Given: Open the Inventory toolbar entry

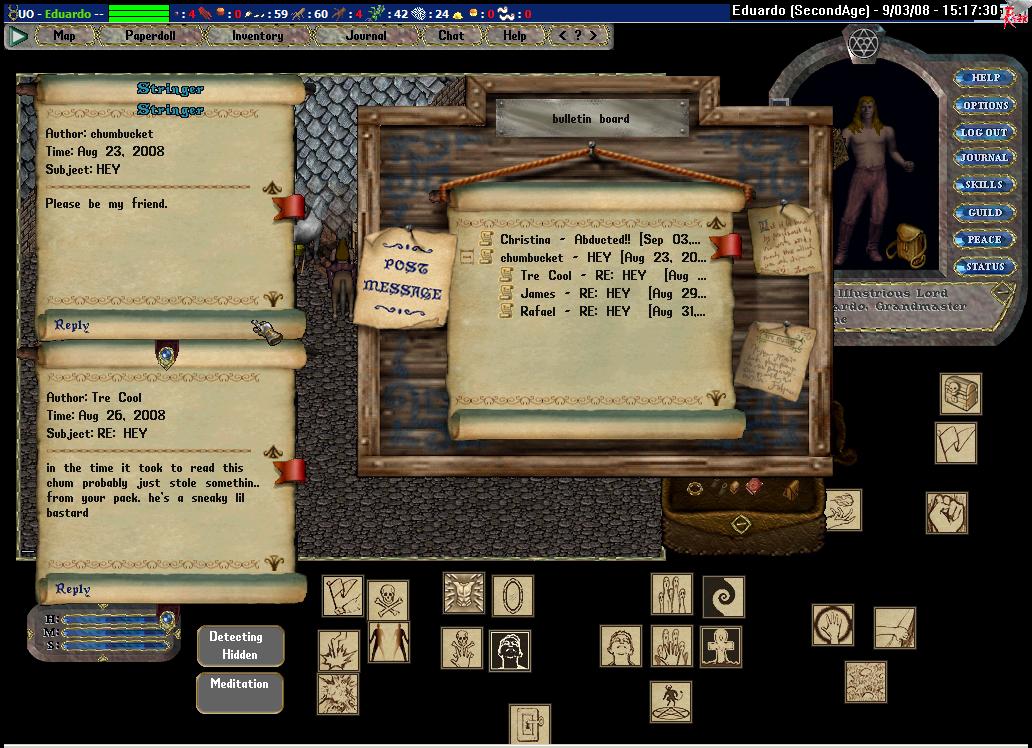Looking at the screenshot, I should click(x=258, y=36).
